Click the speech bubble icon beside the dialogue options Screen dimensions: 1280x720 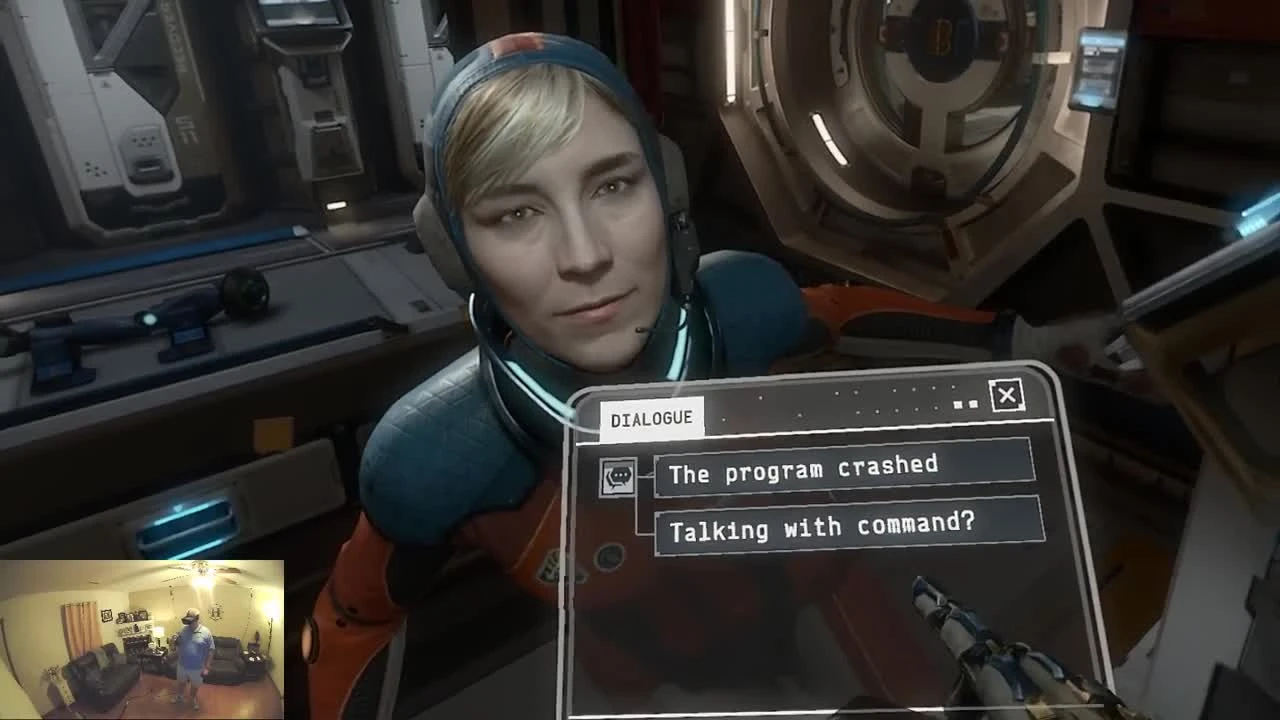[621, 474]
